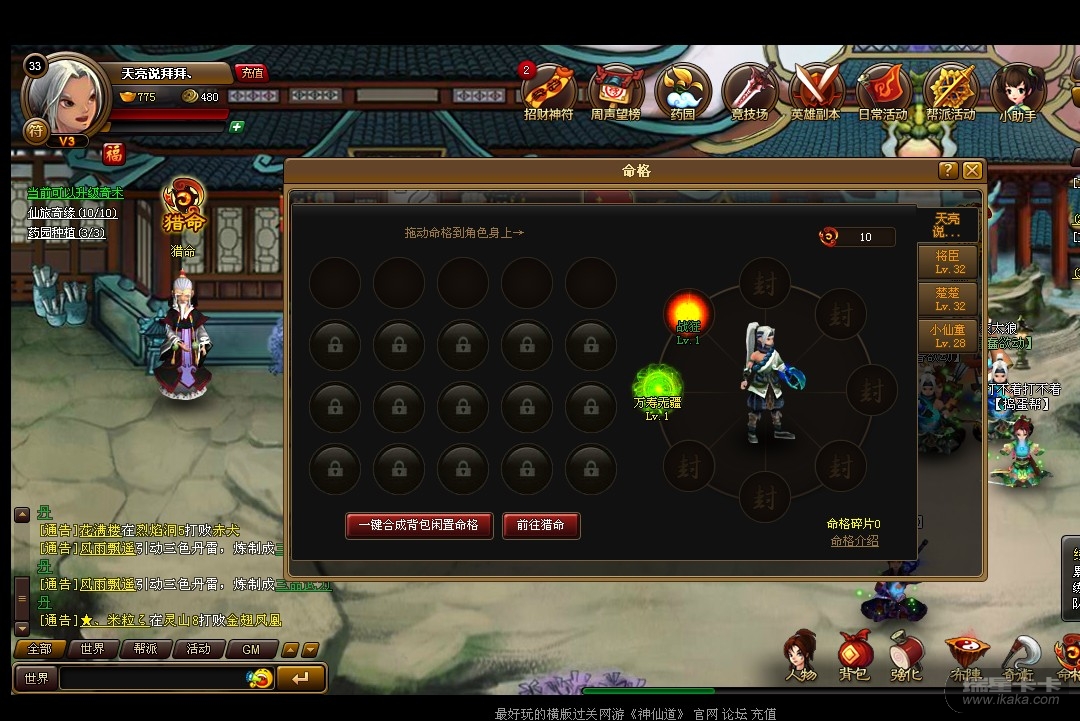Select the red 战狂 fate orb
Screen dimensions: 1080x721
(688, 313)
